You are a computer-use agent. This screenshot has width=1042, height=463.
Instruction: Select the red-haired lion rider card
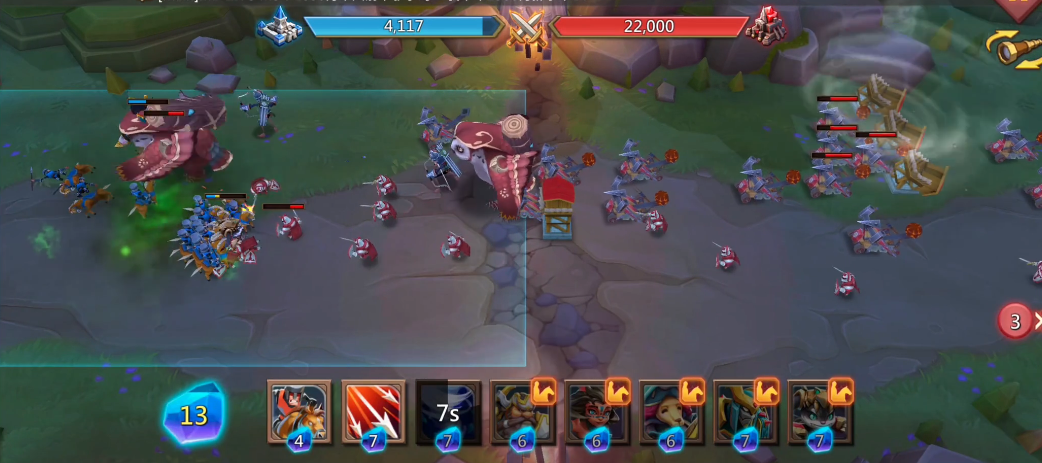[x=299, y=410]
